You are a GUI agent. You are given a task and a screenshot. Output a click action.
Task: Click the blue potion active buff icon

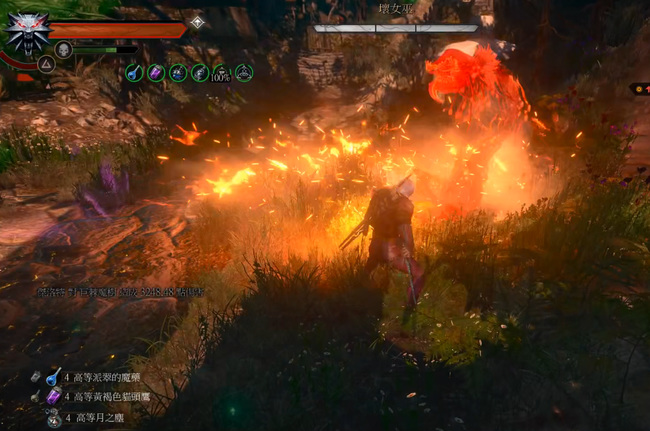(x=134, y=72)
